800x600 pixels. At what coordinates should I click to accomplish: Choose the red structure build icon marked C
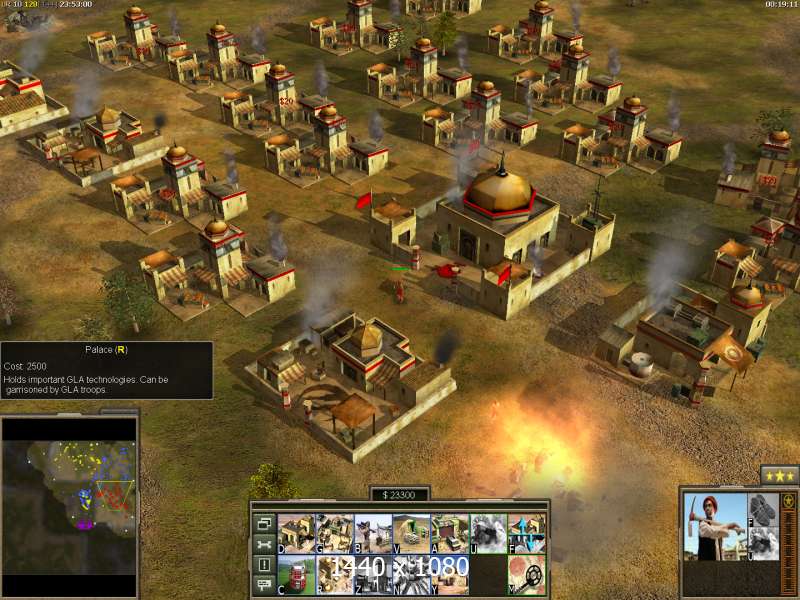pyautogui.click(x=295, y=573)
